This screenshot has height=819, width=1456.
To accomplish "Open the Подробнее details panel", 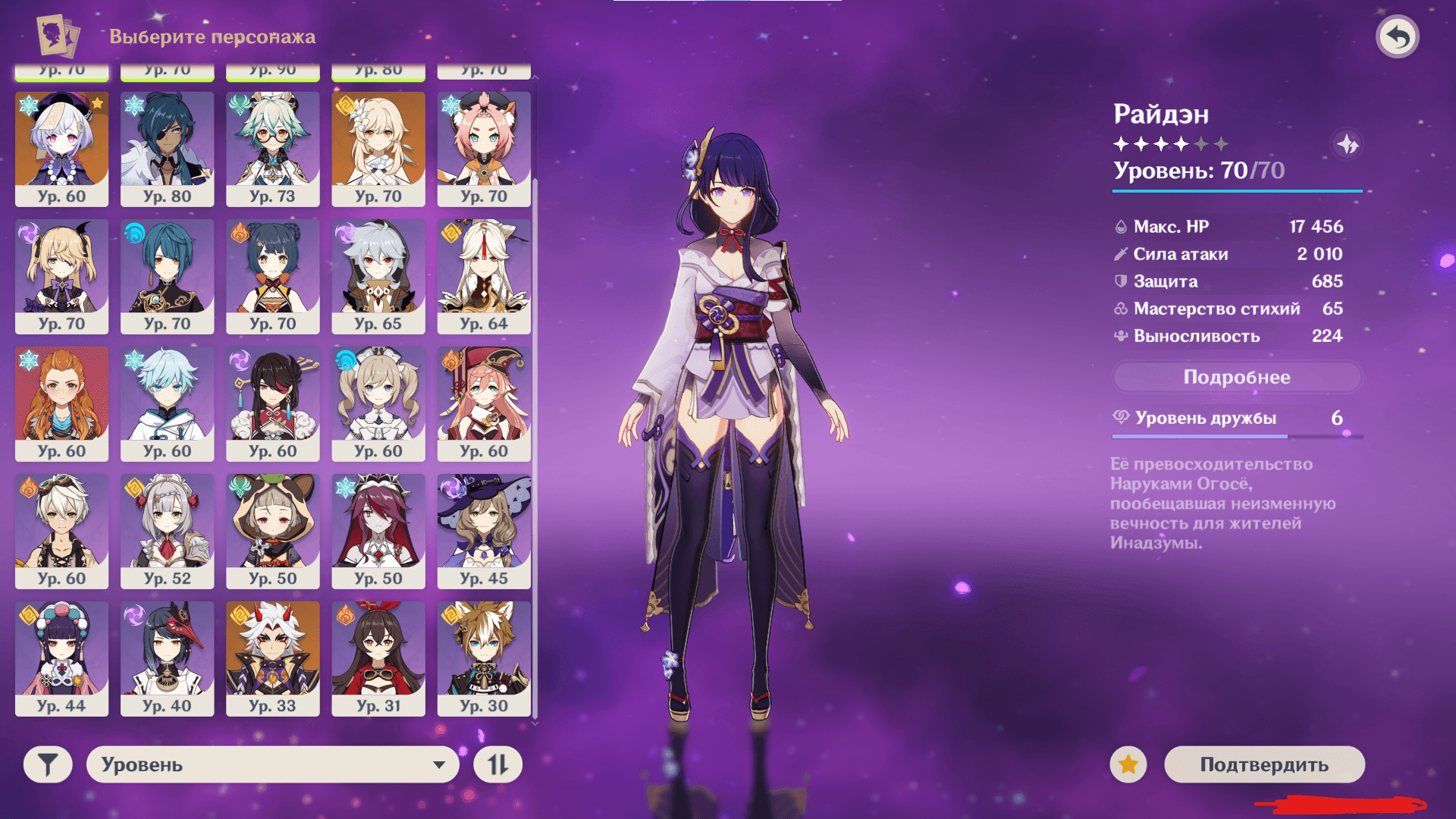I will click(x=1237, y=377).
